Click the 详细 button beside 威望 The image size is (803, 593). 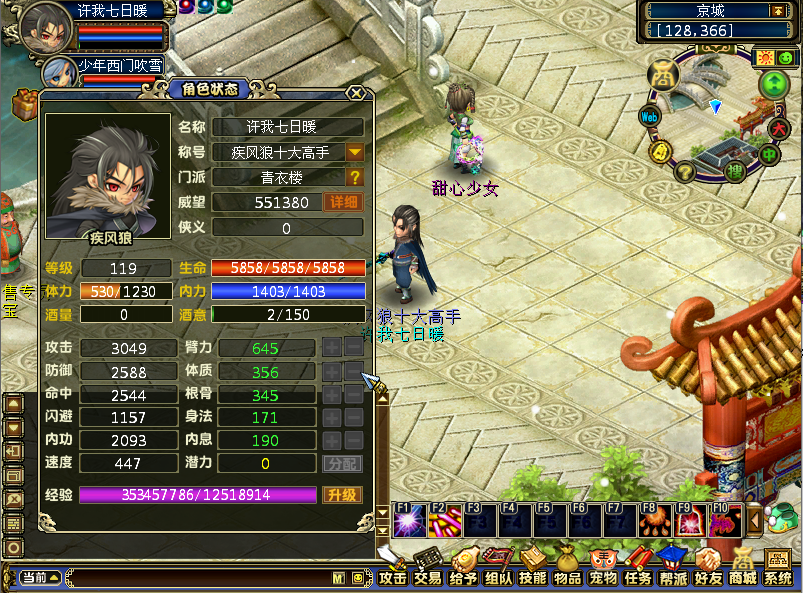342,202
